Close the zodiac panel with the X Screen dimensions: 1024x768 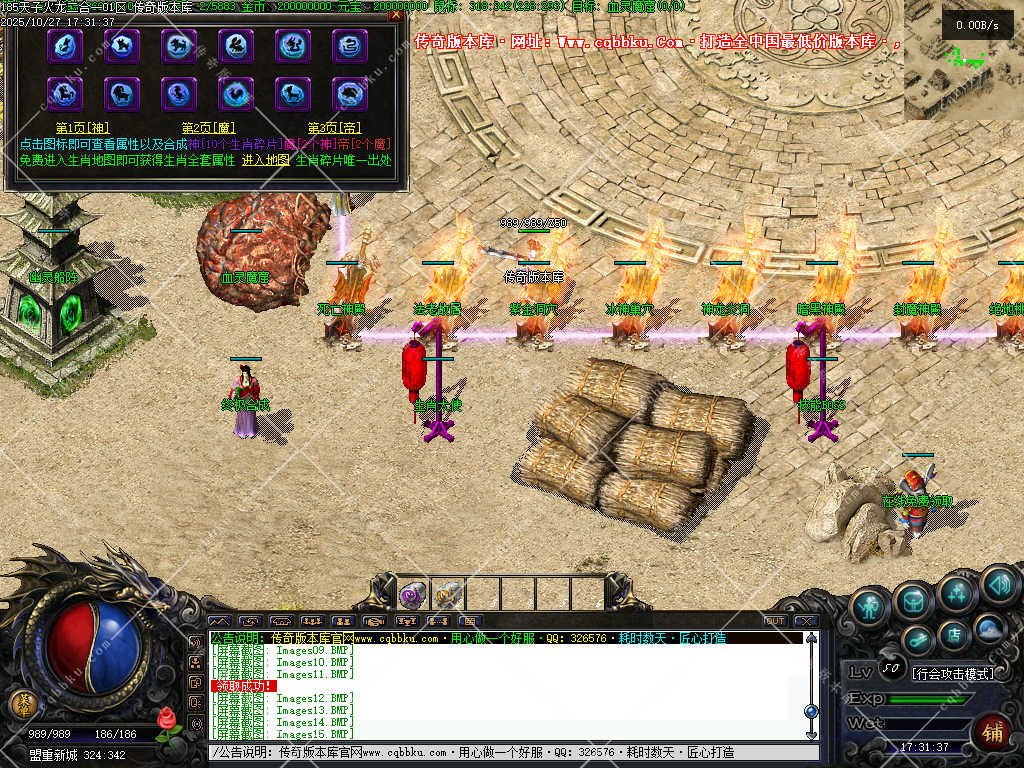tap(397, 14)
